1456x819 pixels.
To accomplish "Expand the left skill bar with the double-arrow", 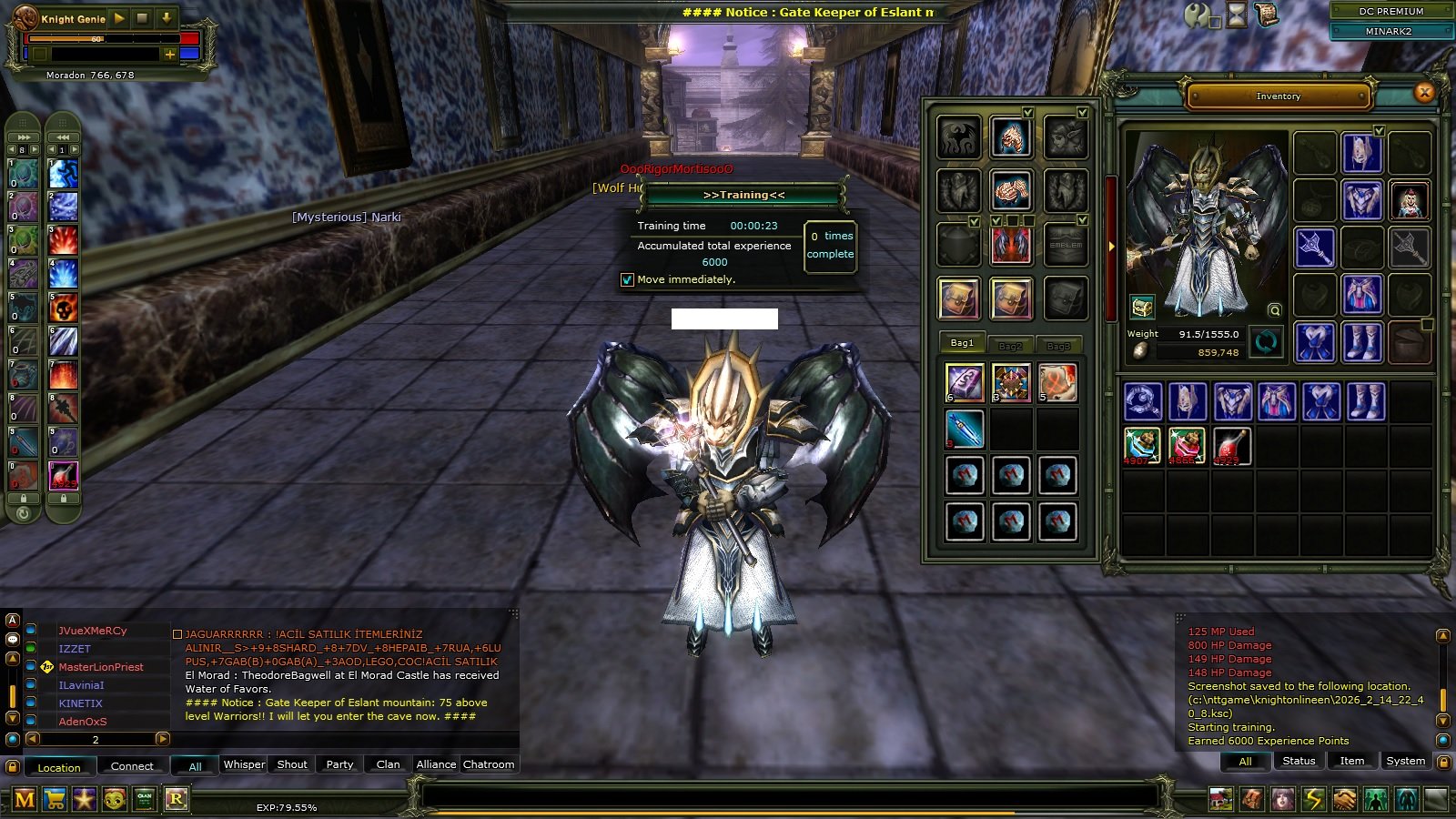I will coord(23,137).
